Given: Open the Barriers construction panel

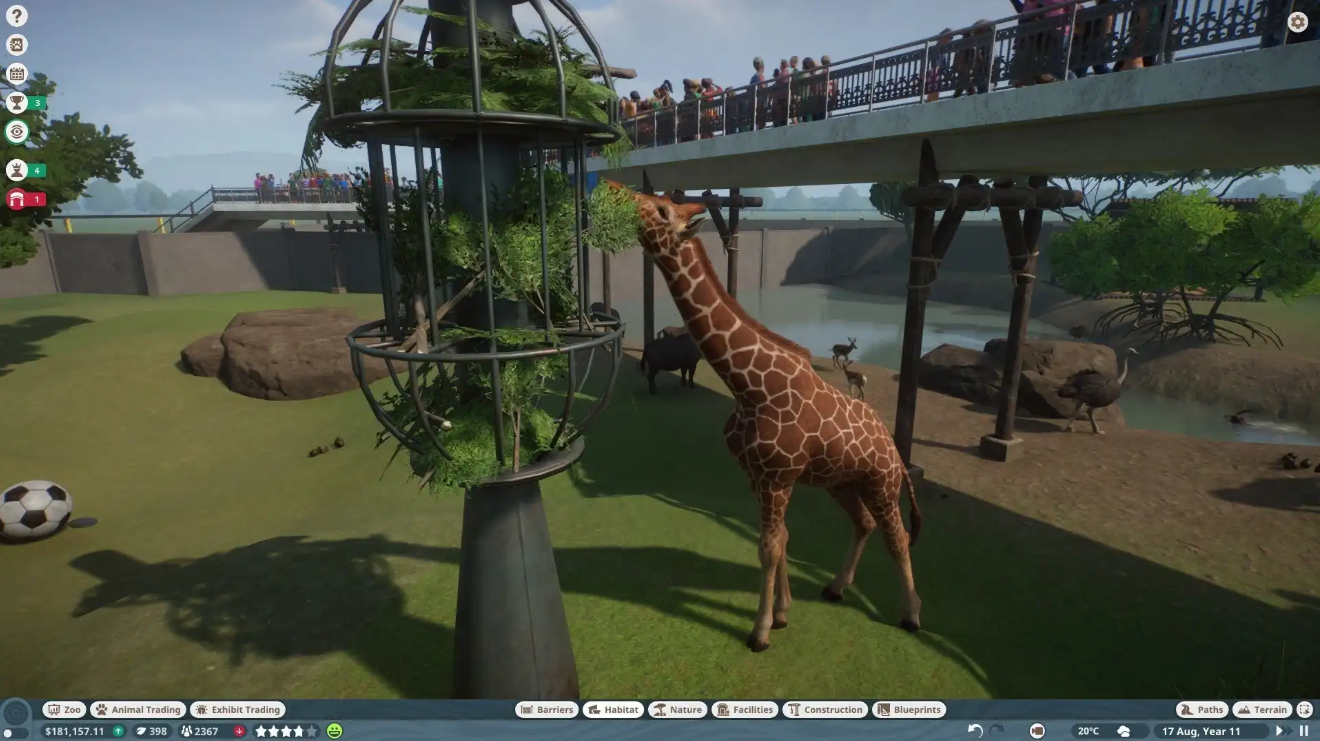Looking at the screenshot, I should click(546, 709).
